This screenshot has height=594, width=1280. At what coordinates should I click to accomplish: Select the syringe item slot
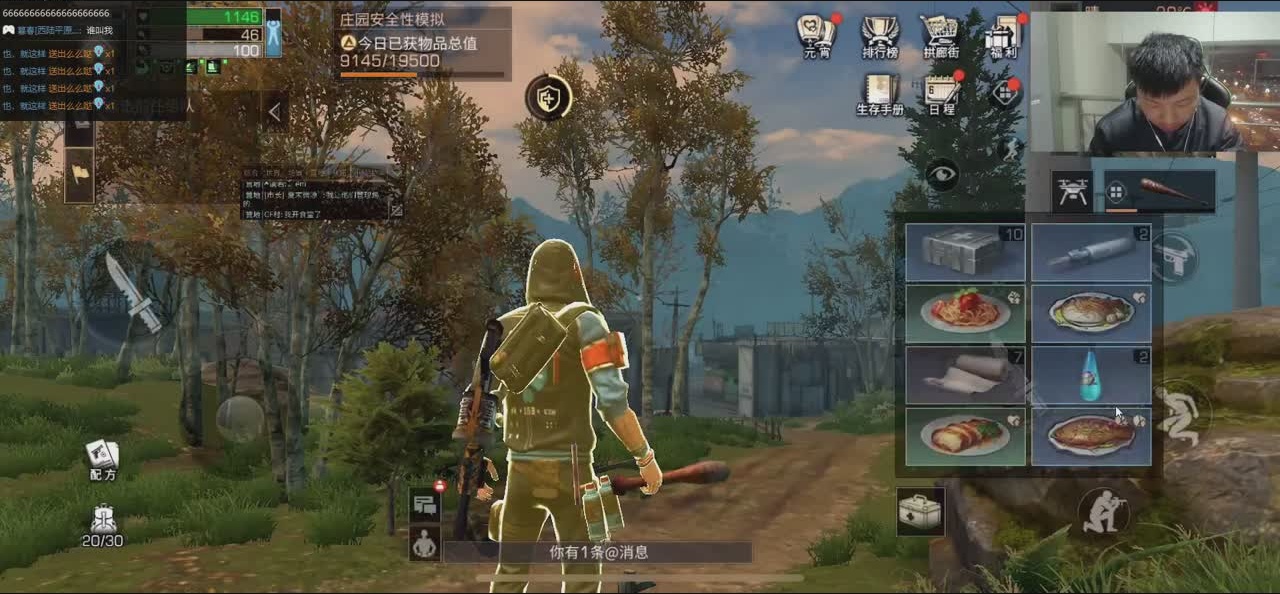(1091, 252)
